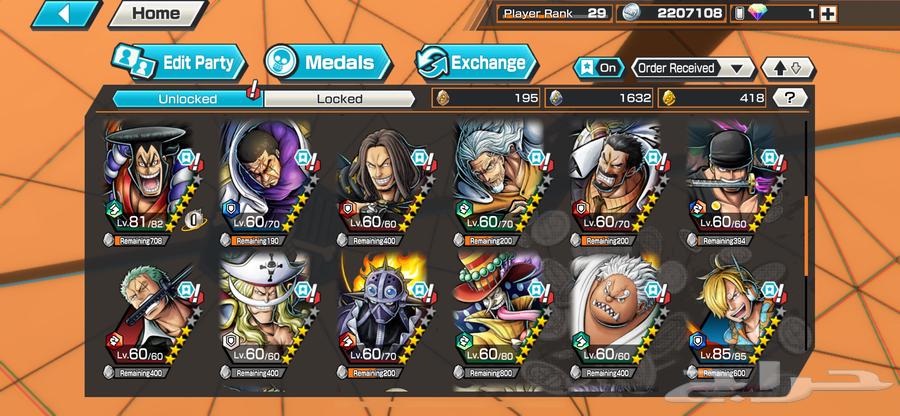Open the Order Received sort dropdown
This screenshot has width=900, height=416.
(x=692, y=68)
